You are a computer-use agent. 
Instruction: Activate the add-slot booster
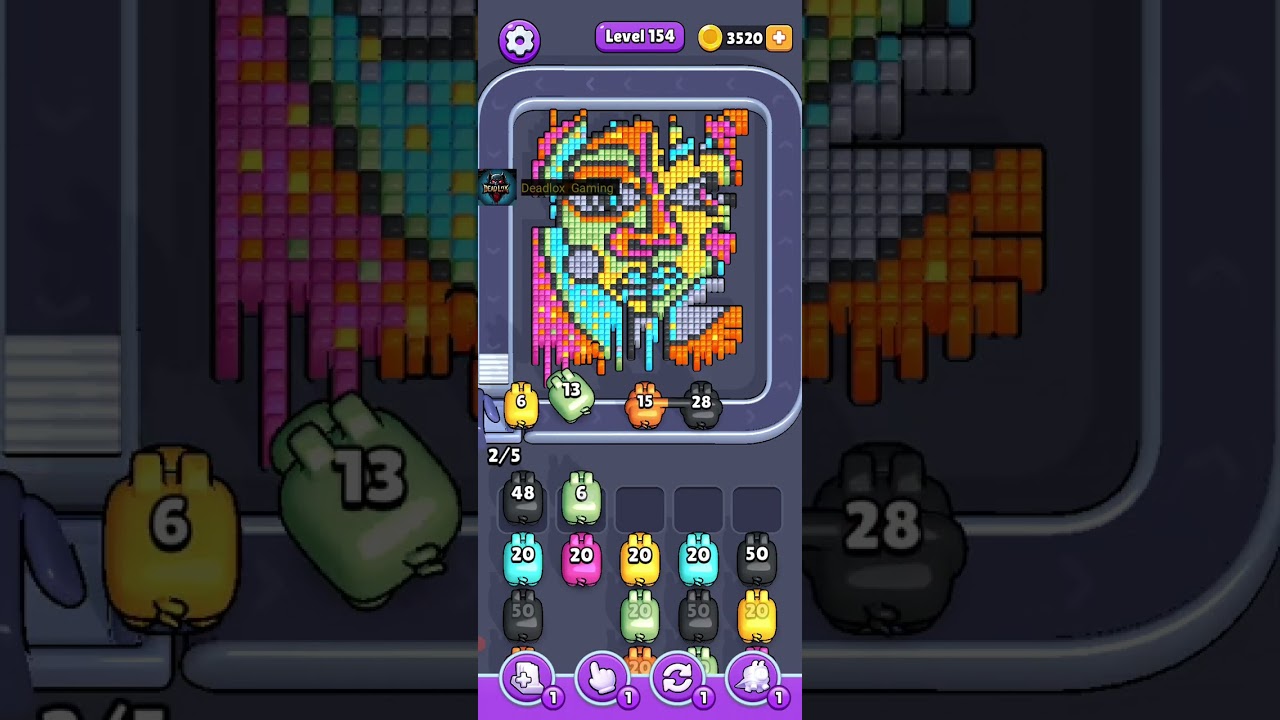(526, 680)
